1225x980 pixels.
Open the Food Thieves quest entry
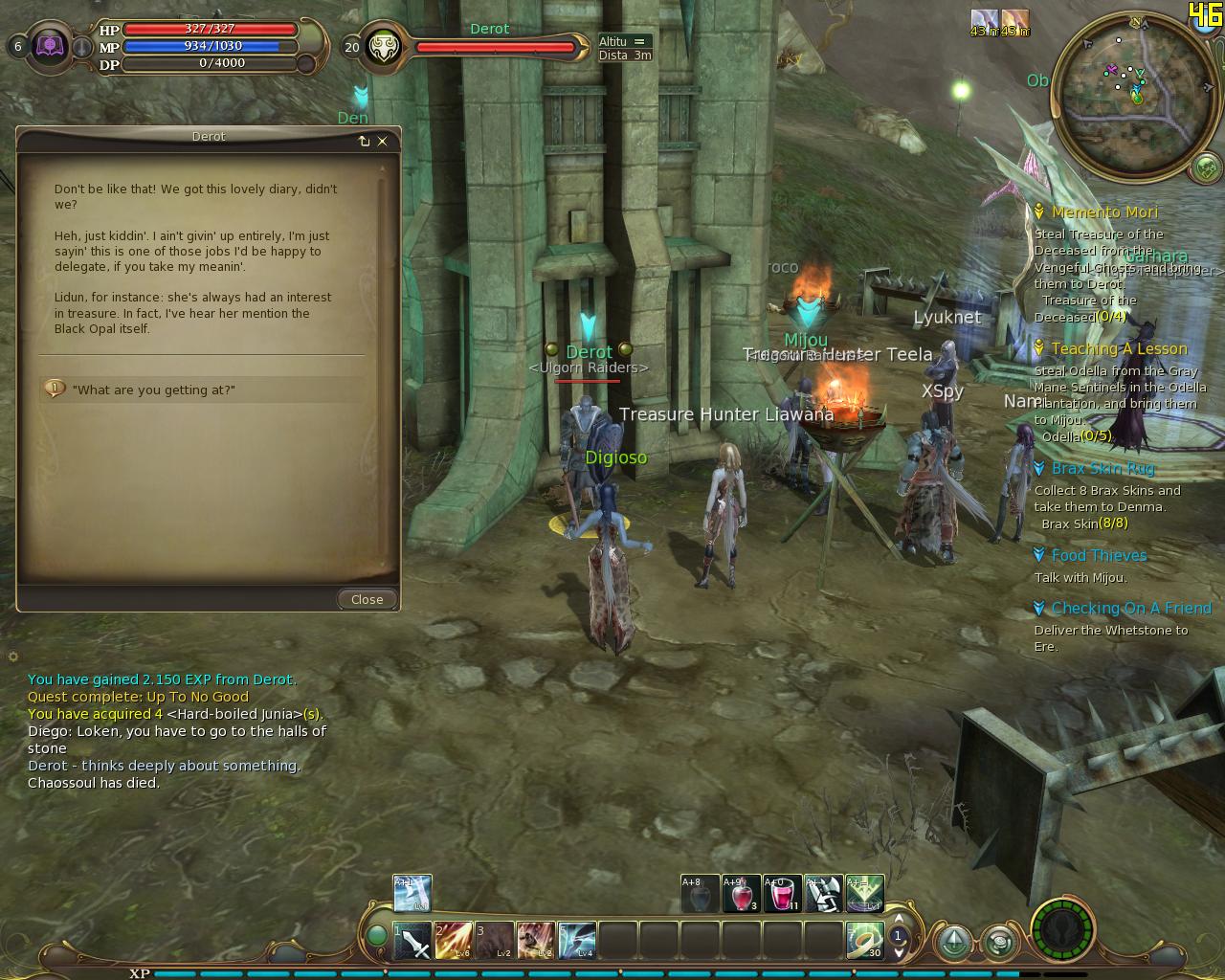coord(1099,556)
